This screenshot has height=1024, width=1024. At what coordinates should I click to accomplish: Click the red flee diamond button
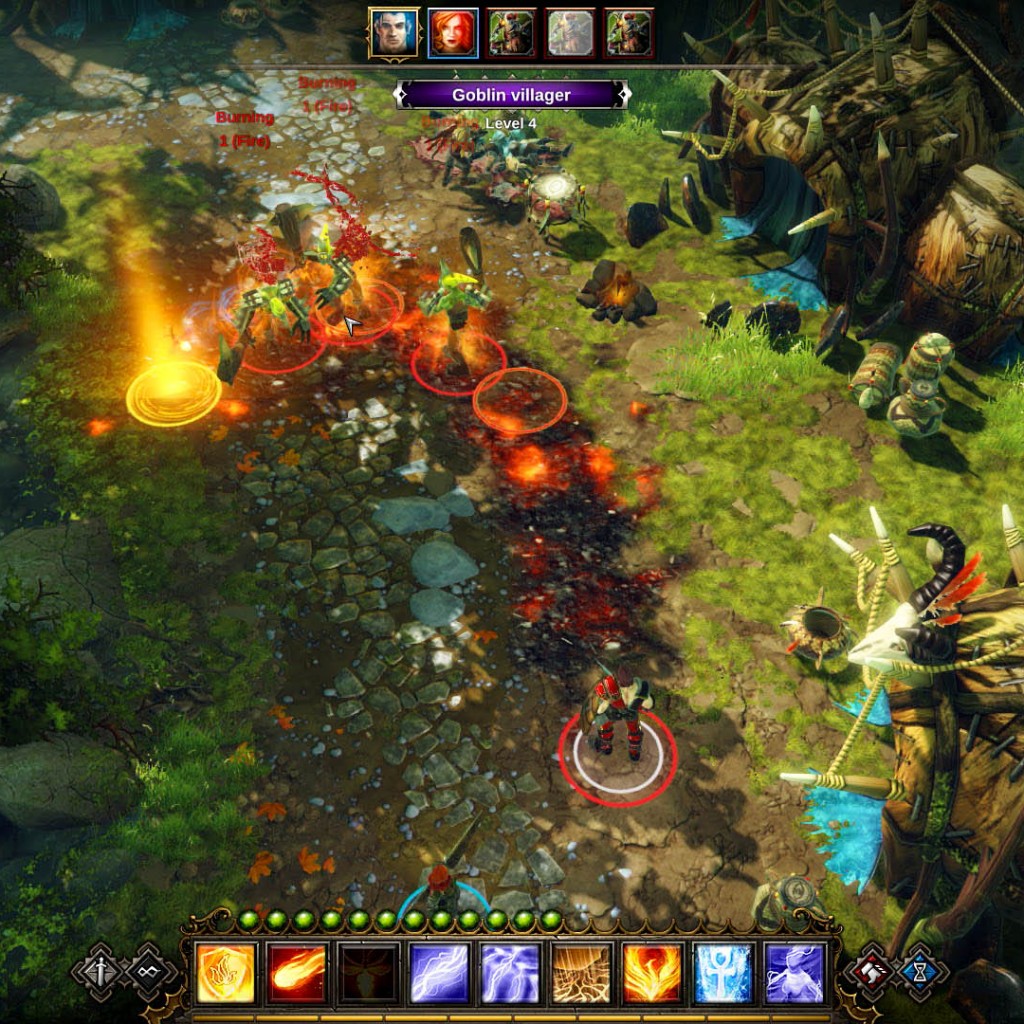[x=873, y=968]
